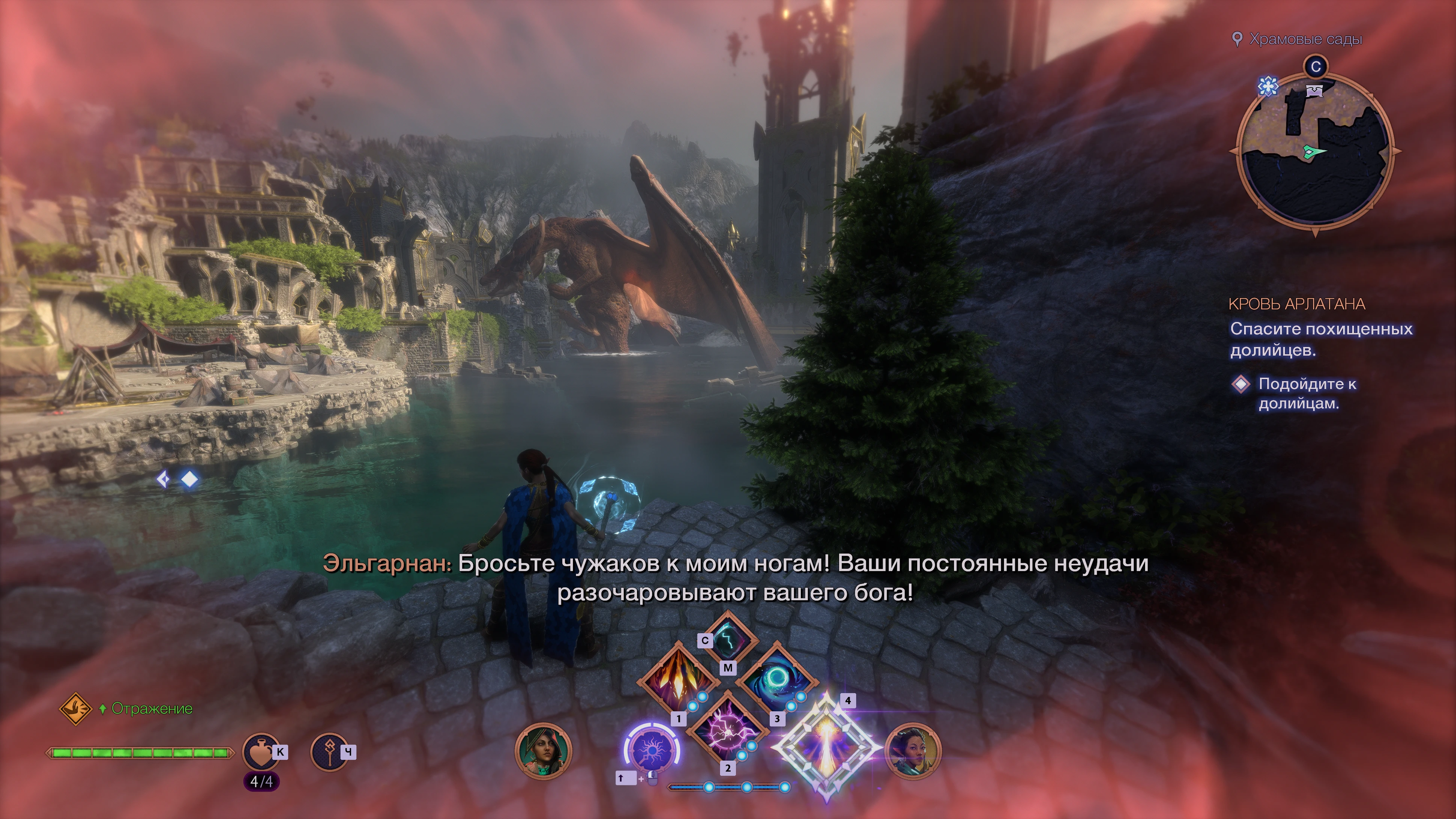This screenshot has height=819, width=1456.
Task: Use the healing potion jar icon
Action: (261, 752)
